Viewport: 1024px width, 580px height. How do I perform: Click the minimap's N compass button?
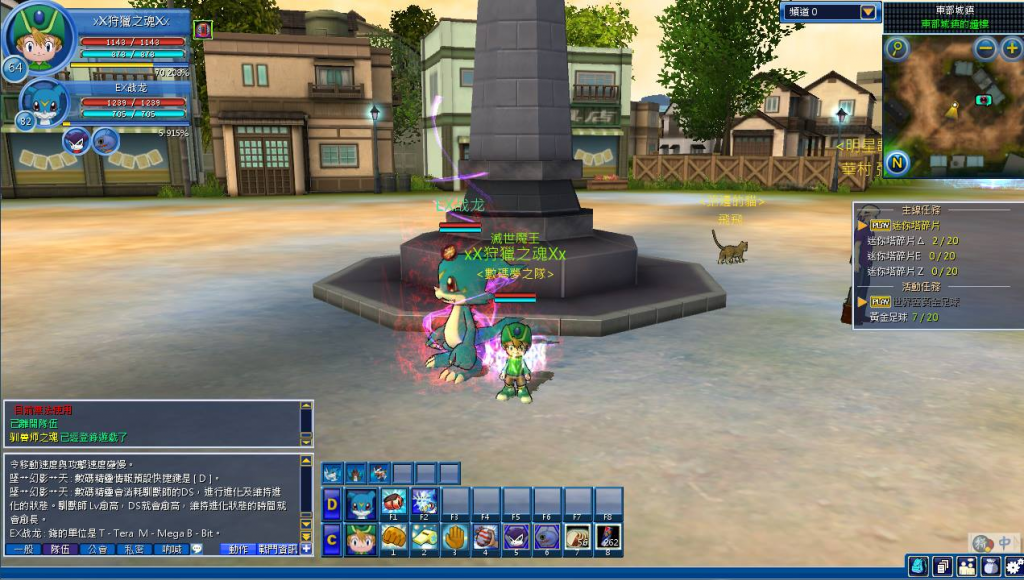coord(897,163)
